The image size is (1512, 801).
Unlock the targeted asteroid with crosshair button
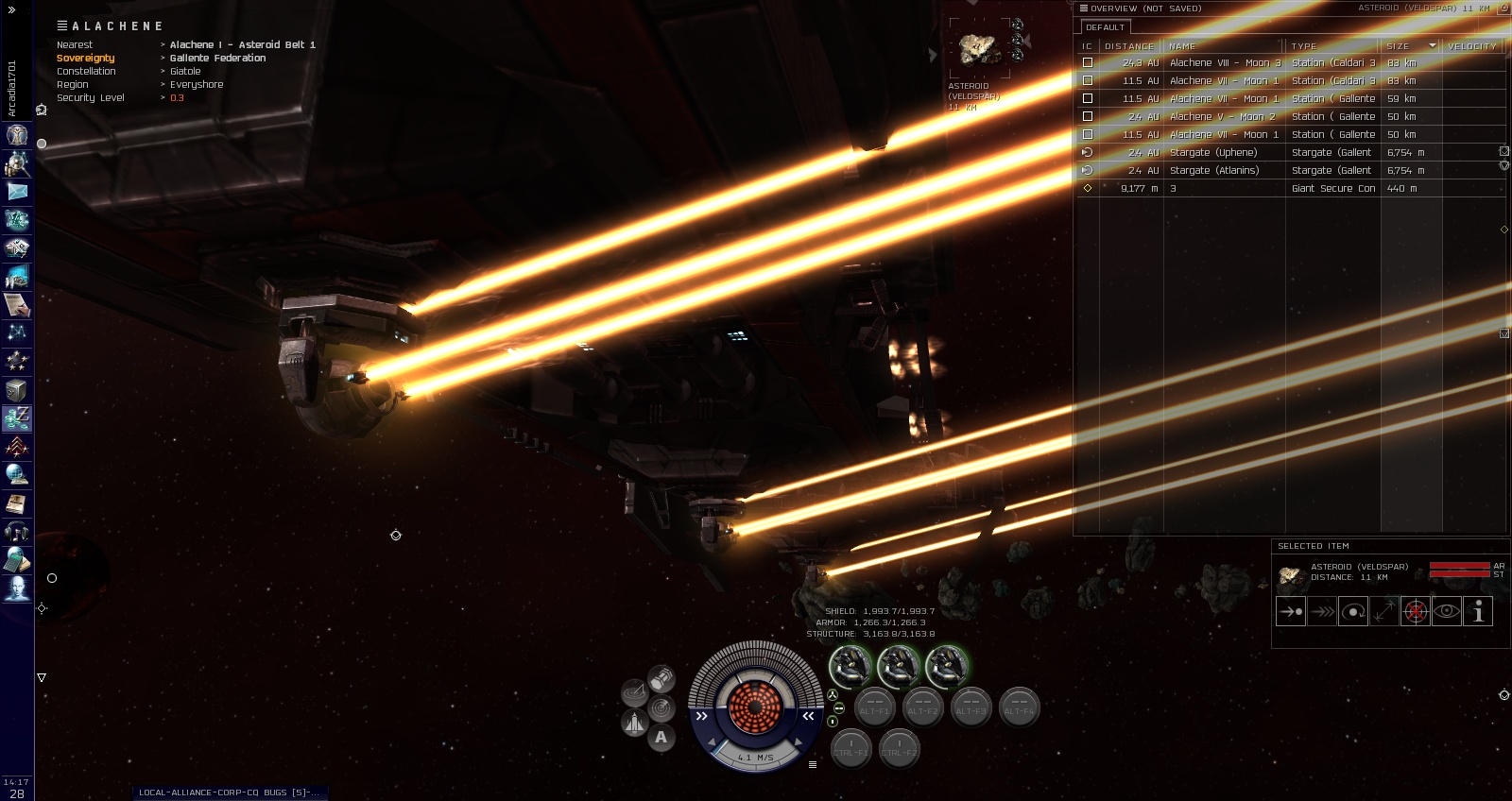pos(1415,611)
